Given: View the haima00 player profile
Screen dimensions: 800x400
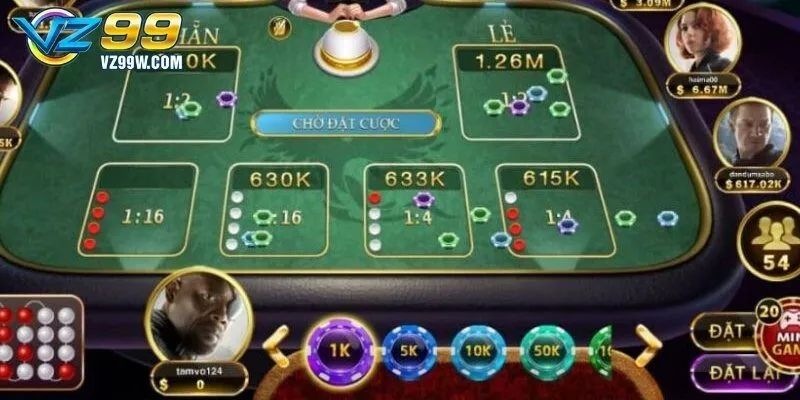Looking at the screenshot, I should [x=701, y=42].
